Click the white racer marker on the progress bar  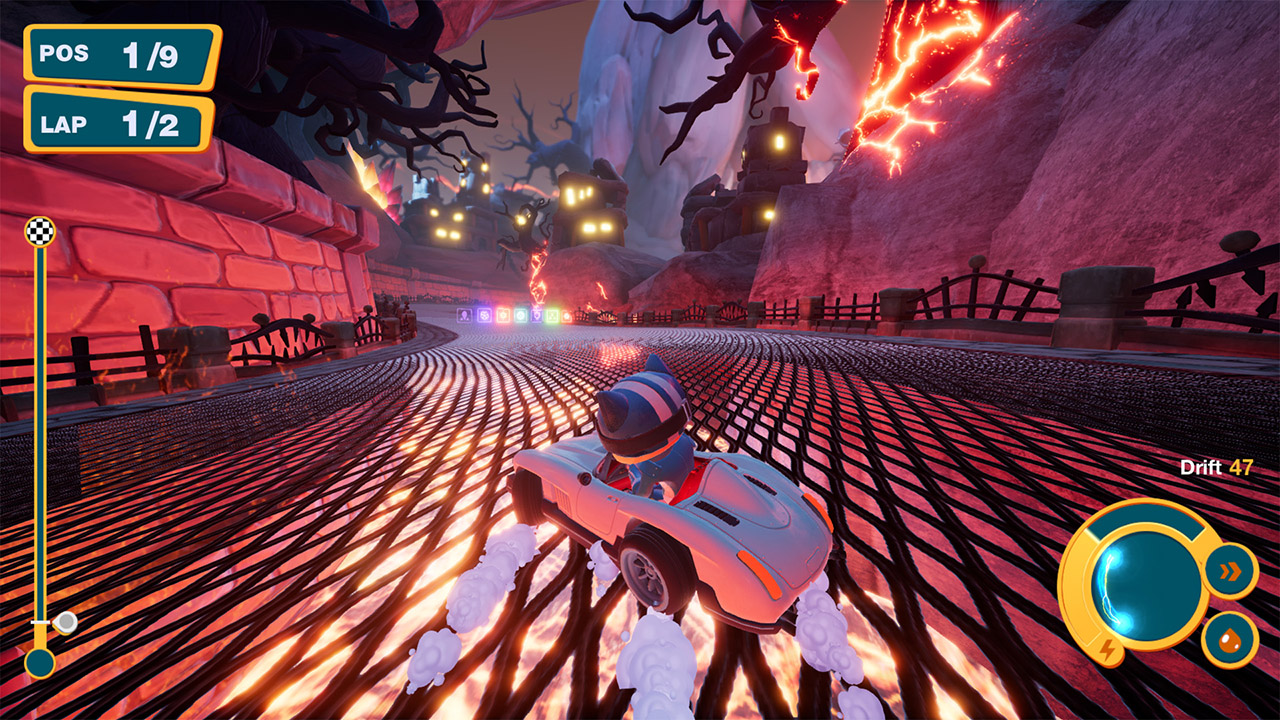64,622
